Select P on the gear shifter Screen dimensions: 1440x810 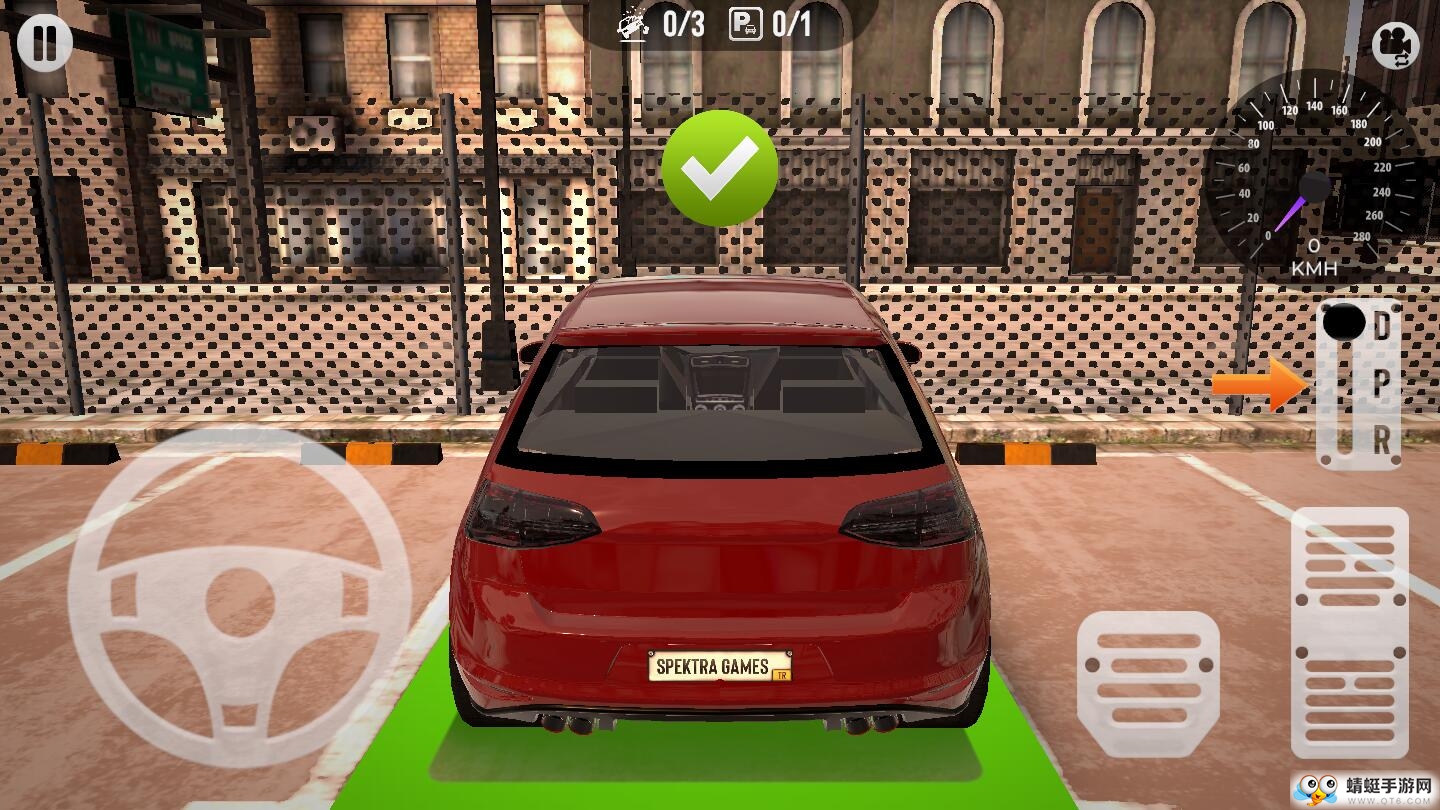tap(1381, 382)
